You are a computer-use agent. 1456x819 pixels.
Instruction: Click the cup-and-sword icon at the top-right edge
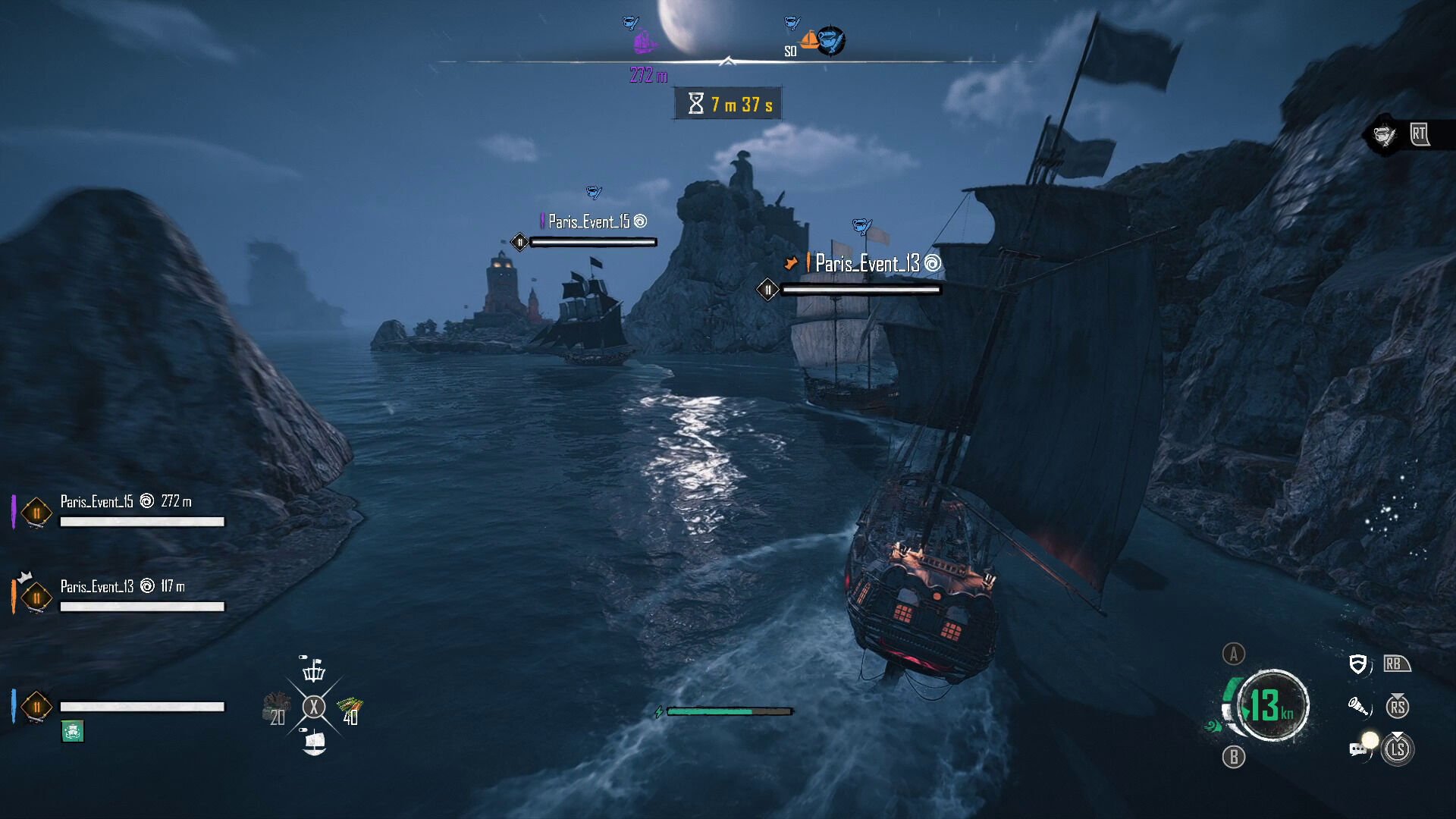pos(1384,136)
